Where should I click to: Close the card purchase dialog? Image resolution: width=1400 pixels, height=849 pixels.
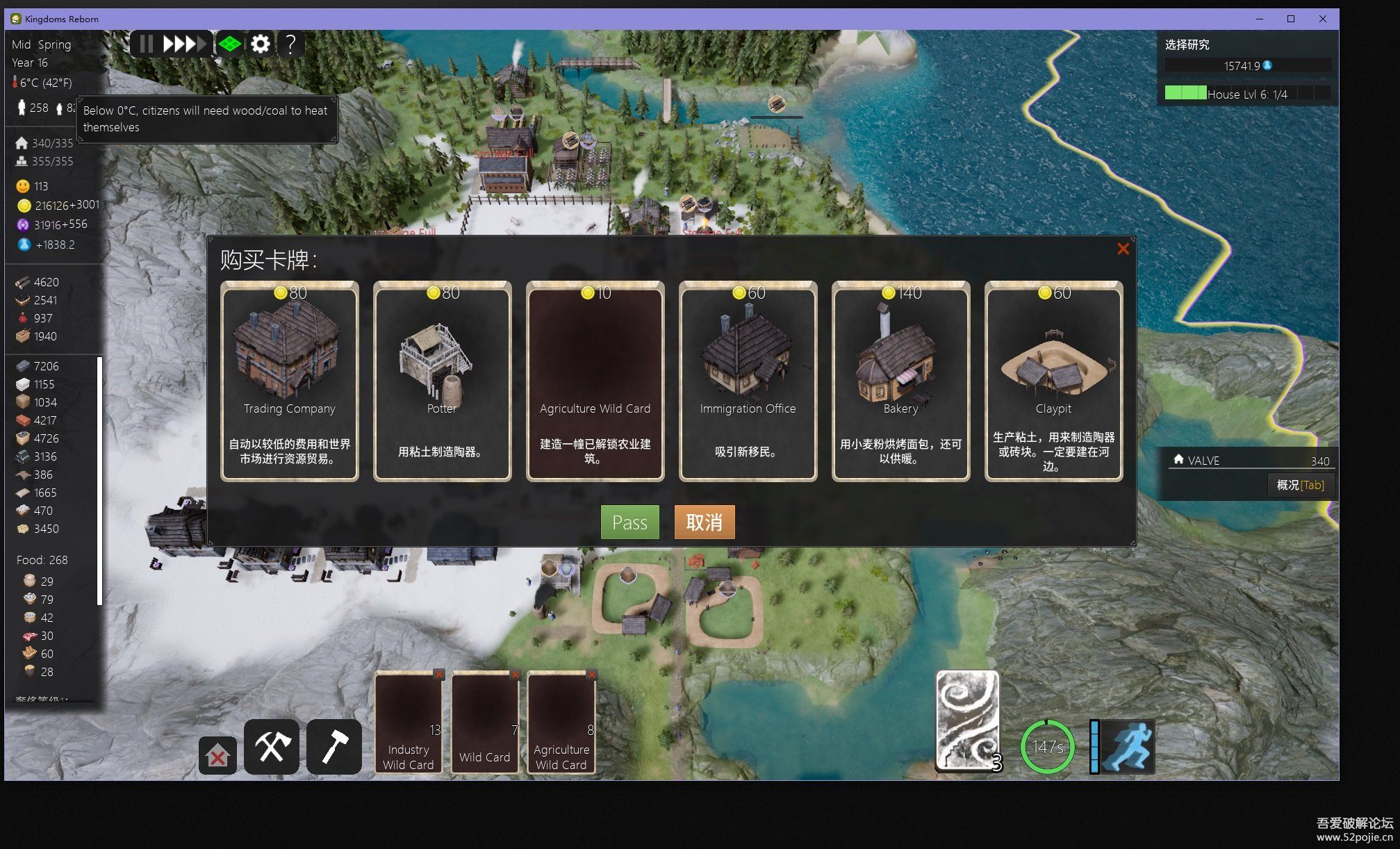(x=1123, y=249)
